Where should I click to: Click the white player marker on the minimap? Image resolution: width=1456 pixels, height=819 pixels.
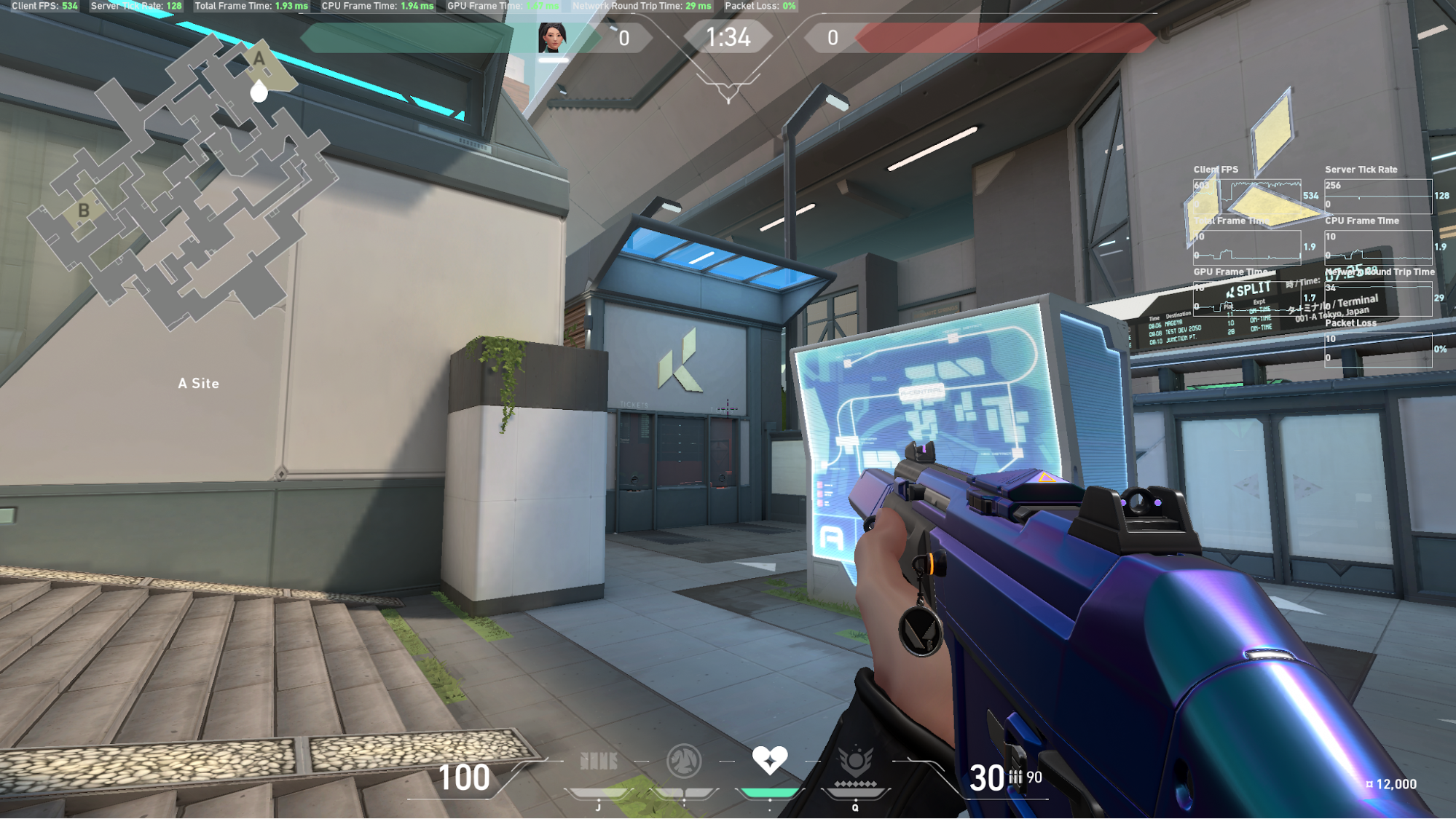pyautogui.click(x=259, y=92)
